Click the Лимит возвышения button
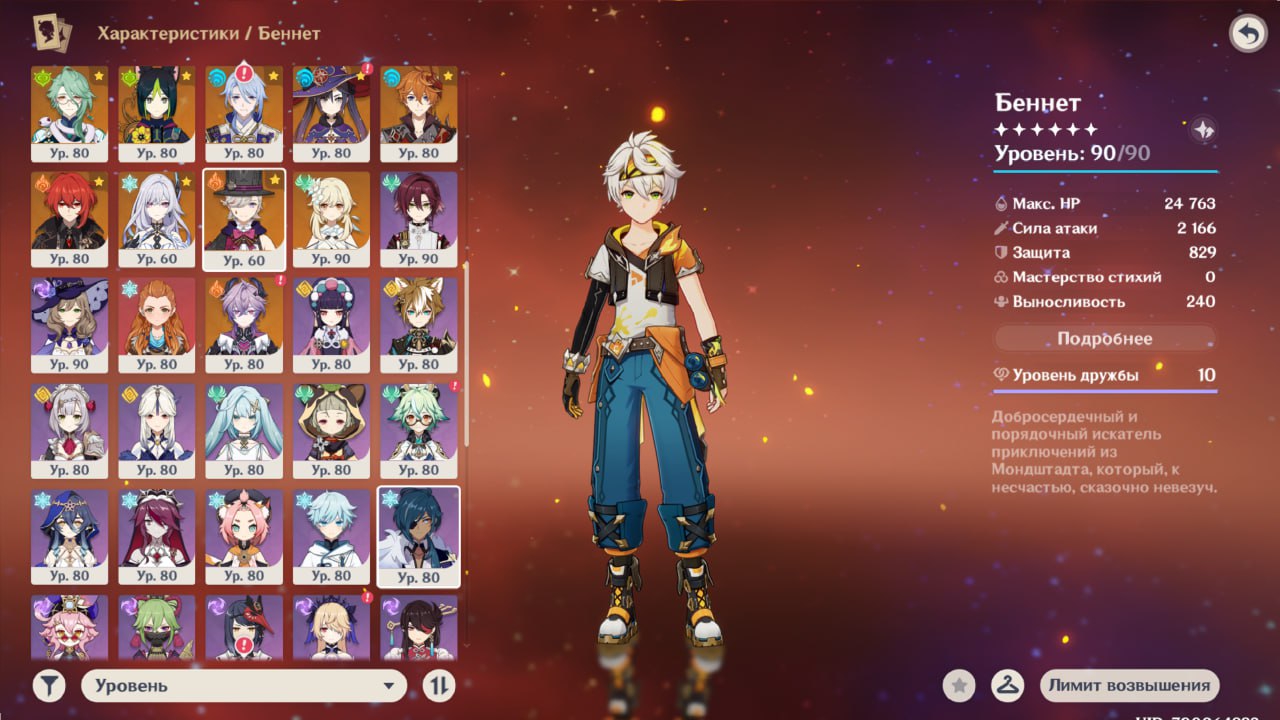1280x720 pixels. point(1129,686)
